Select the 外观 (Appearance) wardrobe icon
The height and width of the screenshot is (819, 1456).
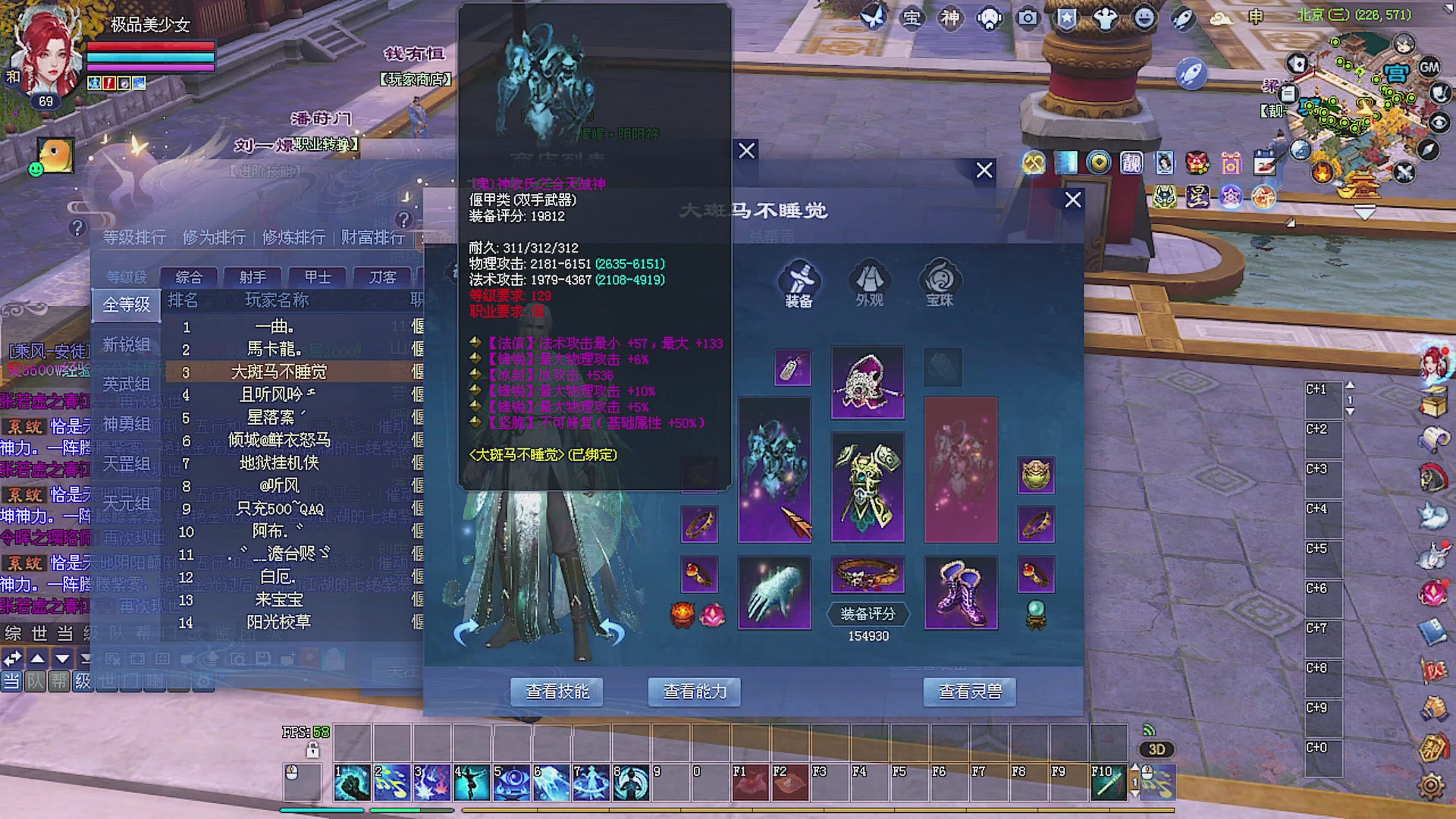click(868, 281)
